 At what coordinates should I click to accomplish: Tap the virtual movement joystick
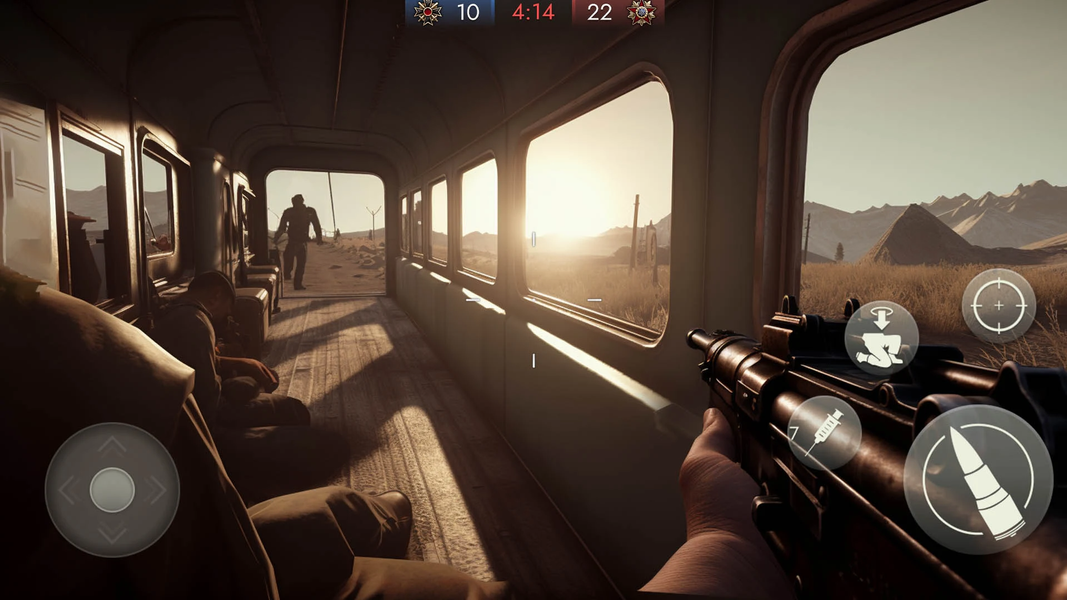[x=112, y=490]
